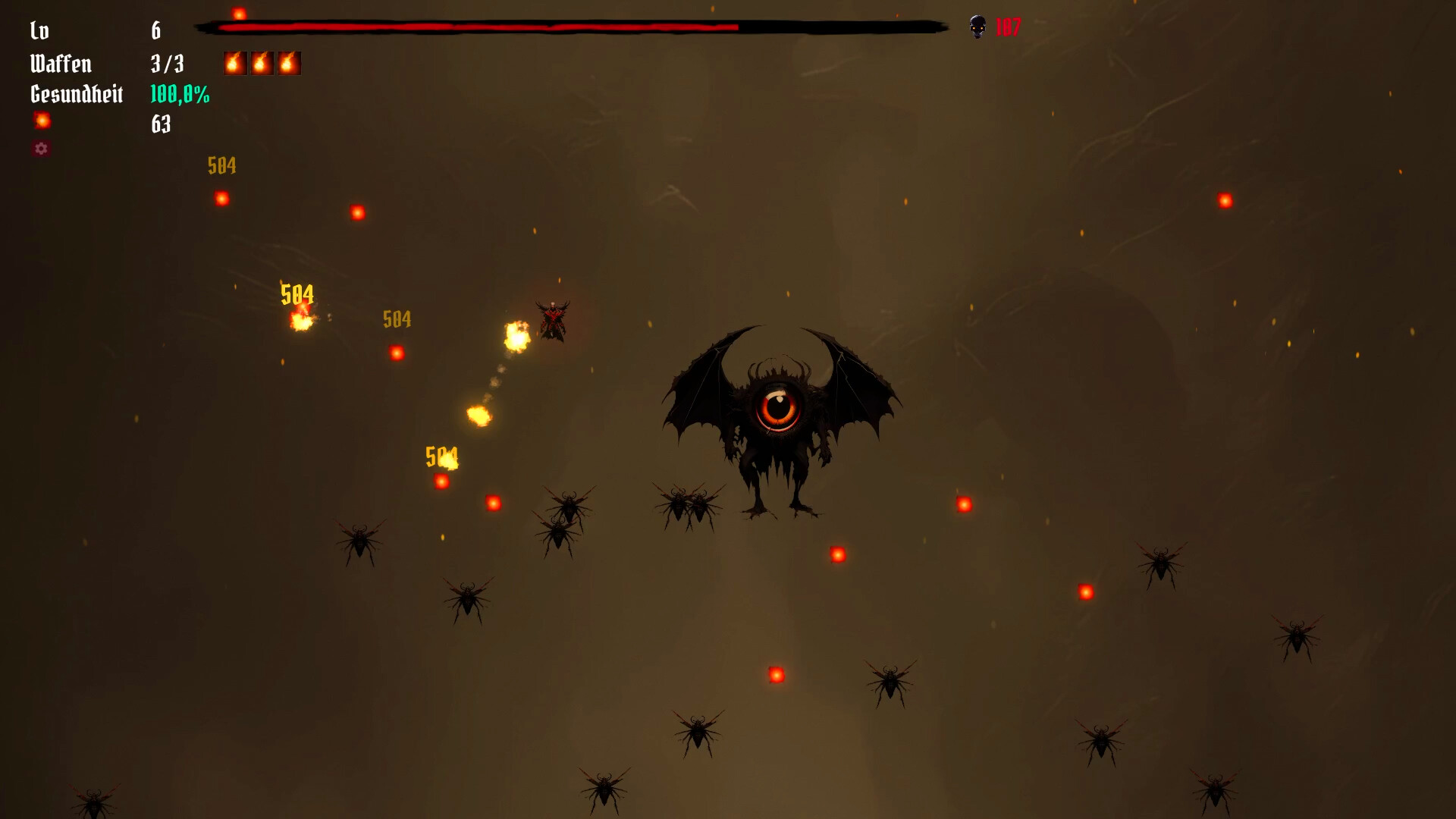The height and width of the screenshot is (819, 1456).
Task: Click the Lv level label
Action: pyautogui.click(x=40, y=31)
